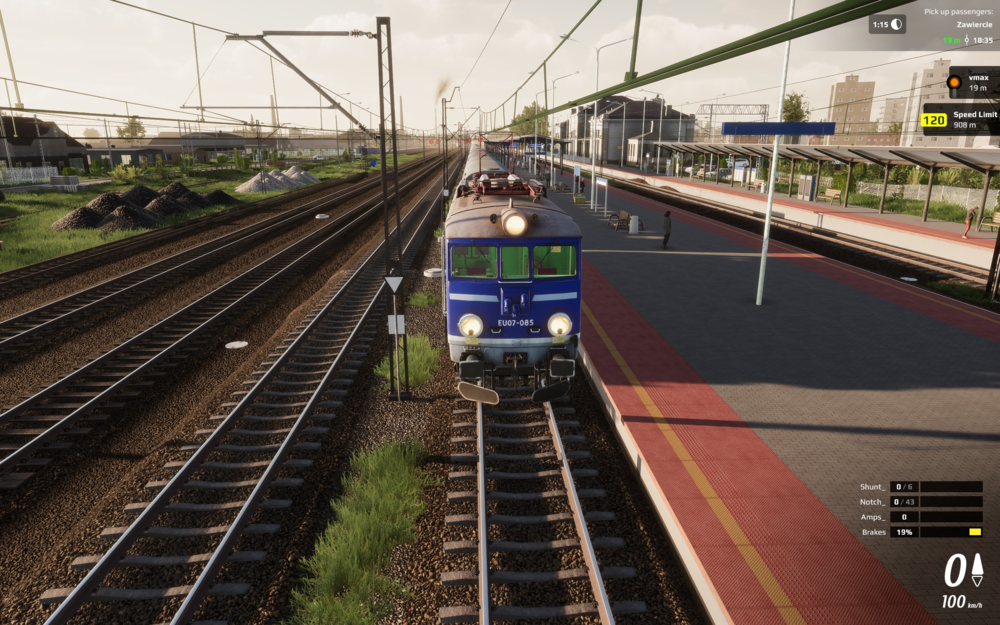This screenshot has height=625, width=1000.
Task: Click the yellow 120 speed limit sign
Action: (x=934, y=120)
